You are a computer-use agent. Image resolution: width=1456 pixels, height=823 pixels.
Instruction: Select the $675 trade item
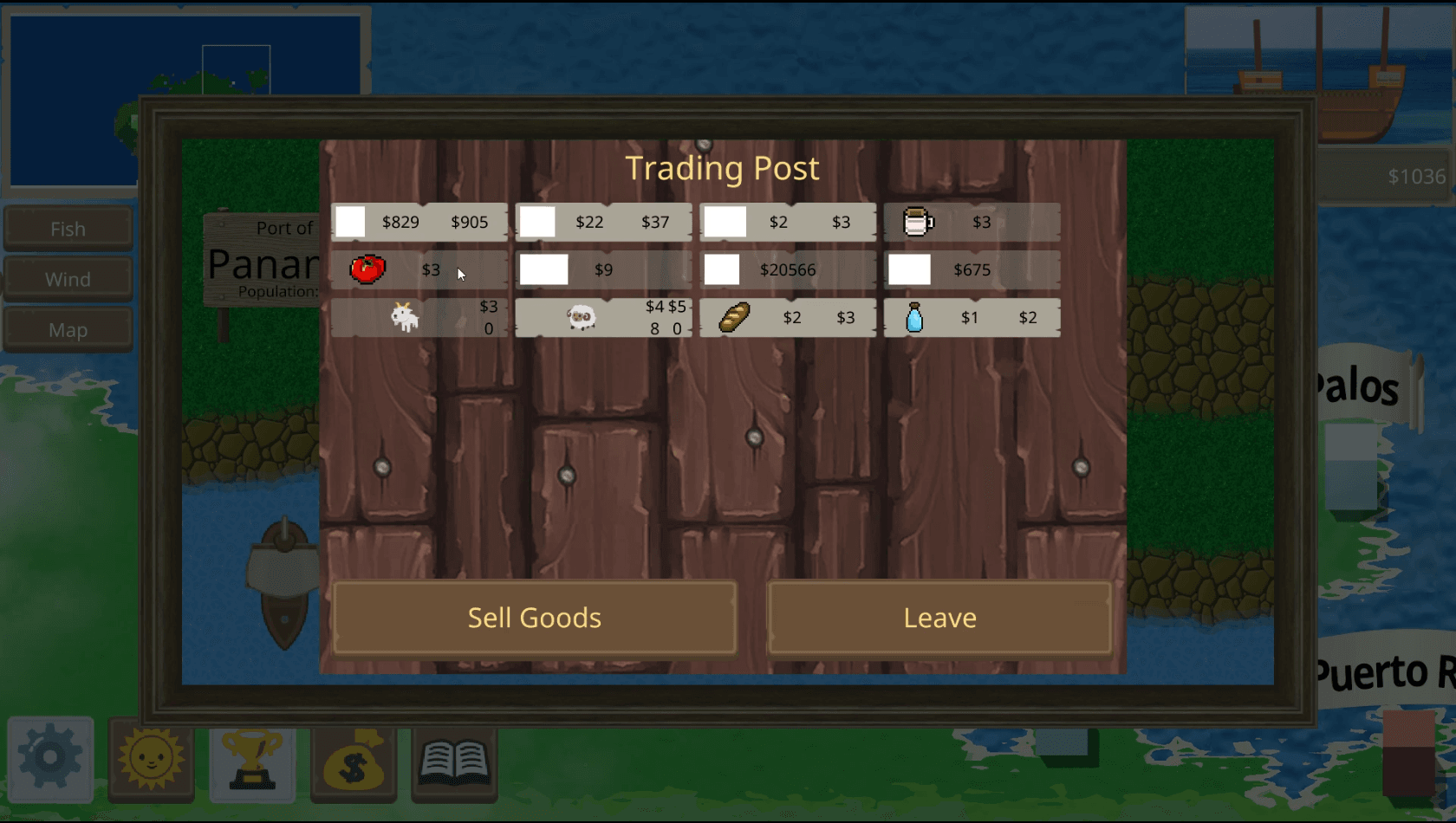coord(972,269)
